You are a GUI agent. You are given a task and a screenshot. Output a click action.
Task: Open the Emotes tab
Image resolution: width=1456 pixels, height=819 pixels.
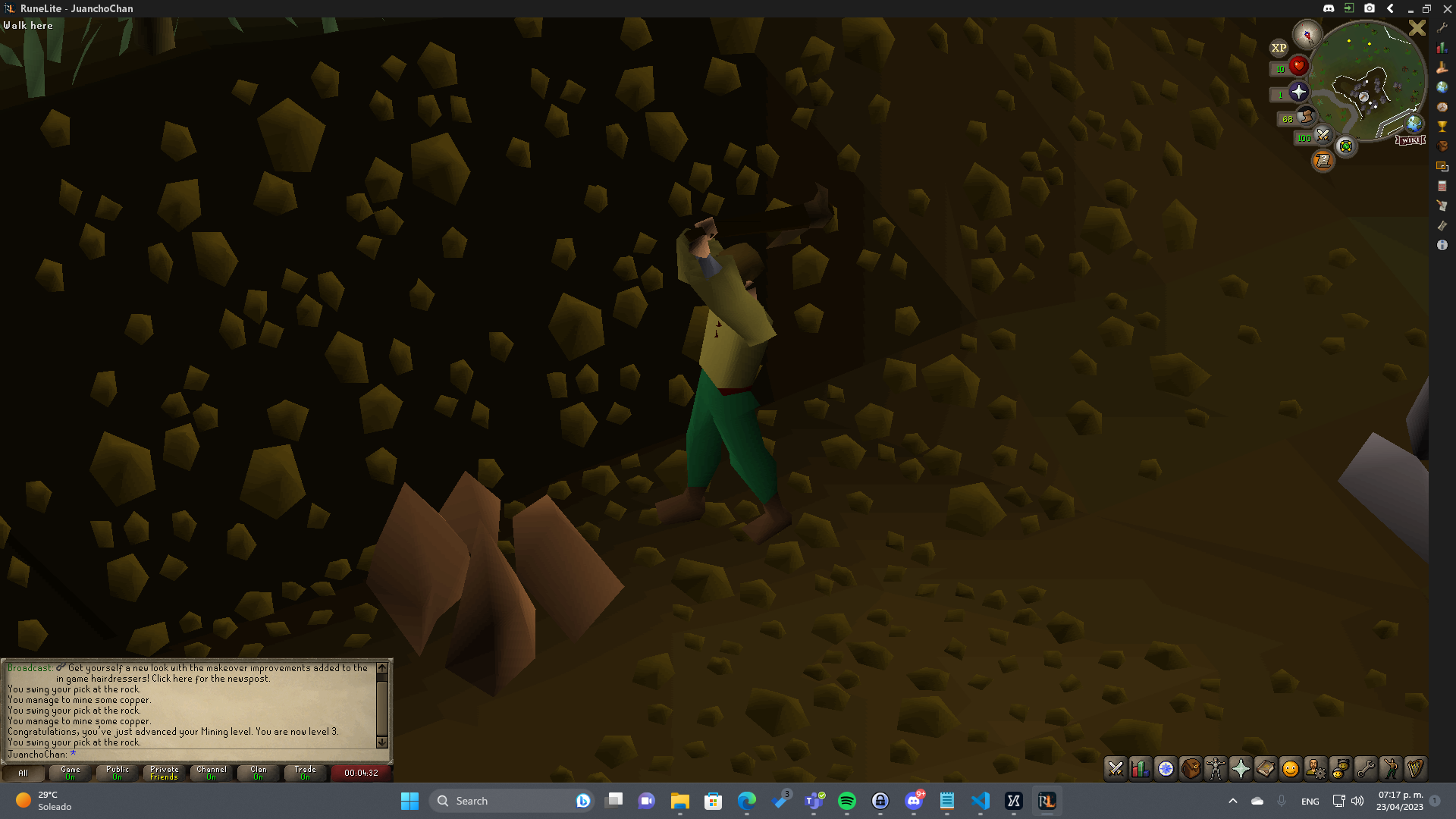[1392, 768]
